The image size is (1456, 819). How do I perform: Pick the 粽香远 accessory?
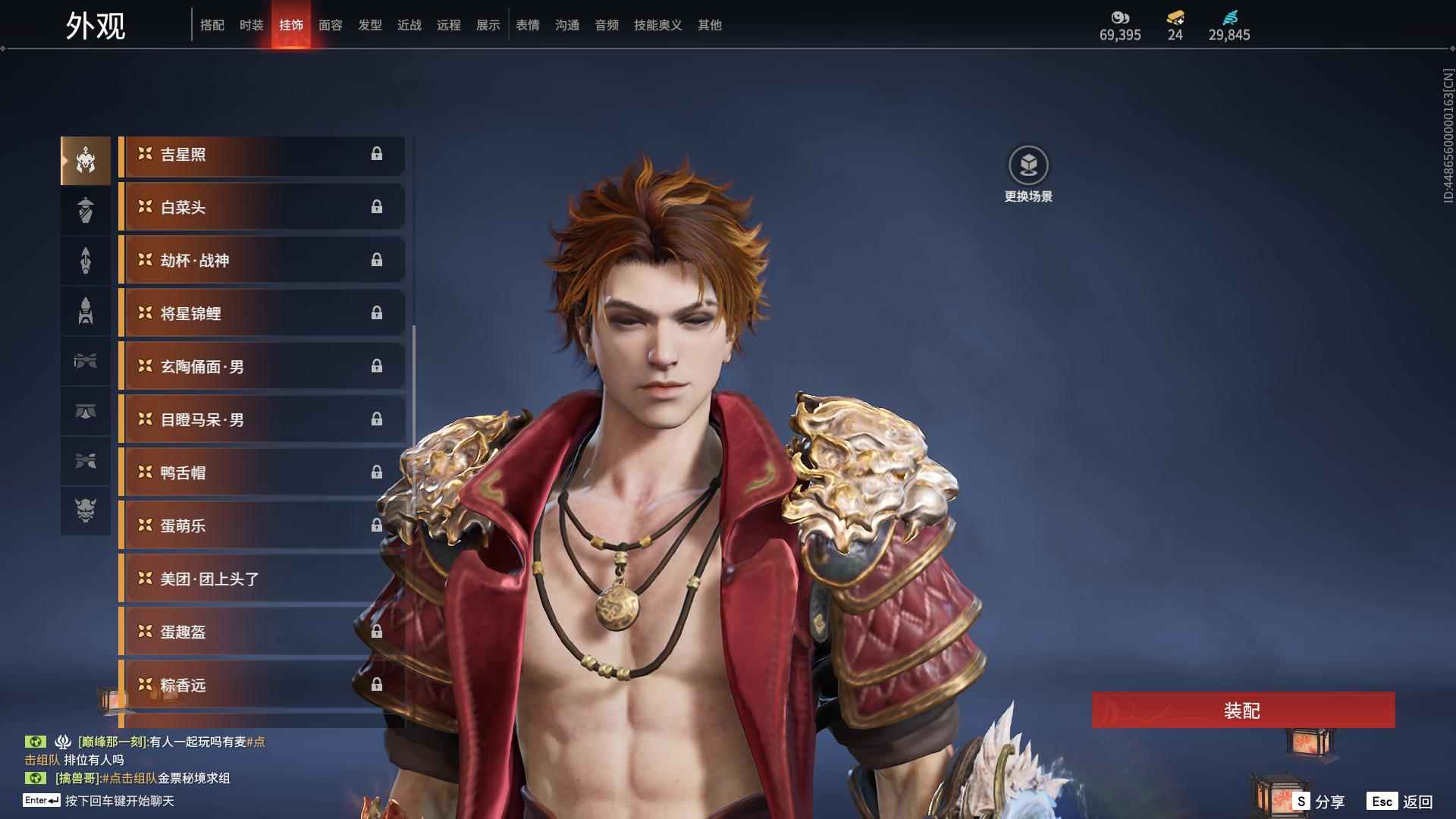pos(262,686)
